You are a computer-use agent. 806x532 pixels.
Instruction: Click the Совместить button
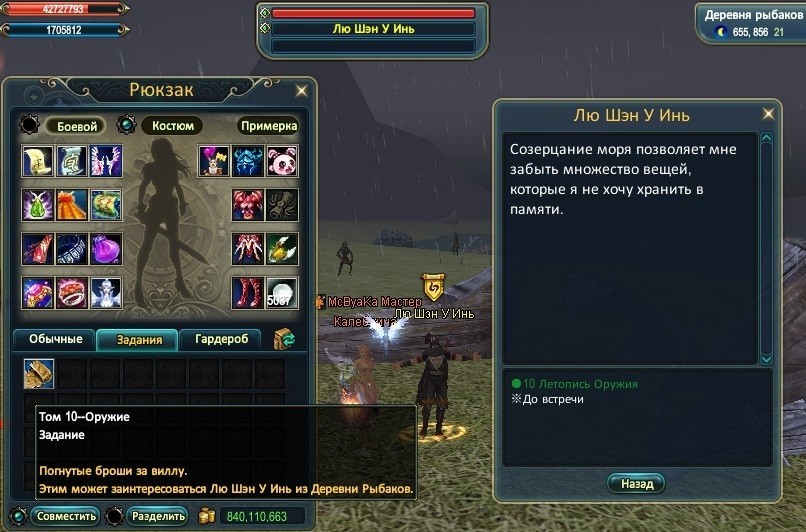coord(64,516)
